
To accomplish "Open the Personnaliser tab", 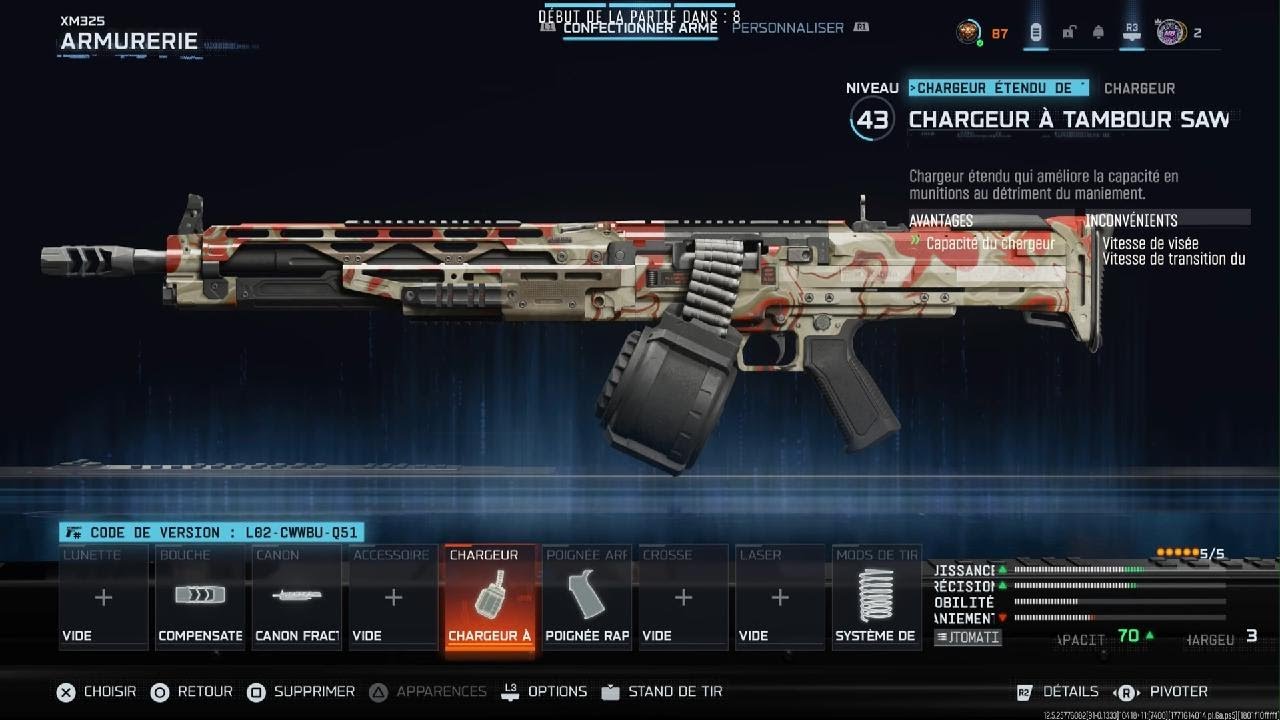I will (x=788, y=28).
